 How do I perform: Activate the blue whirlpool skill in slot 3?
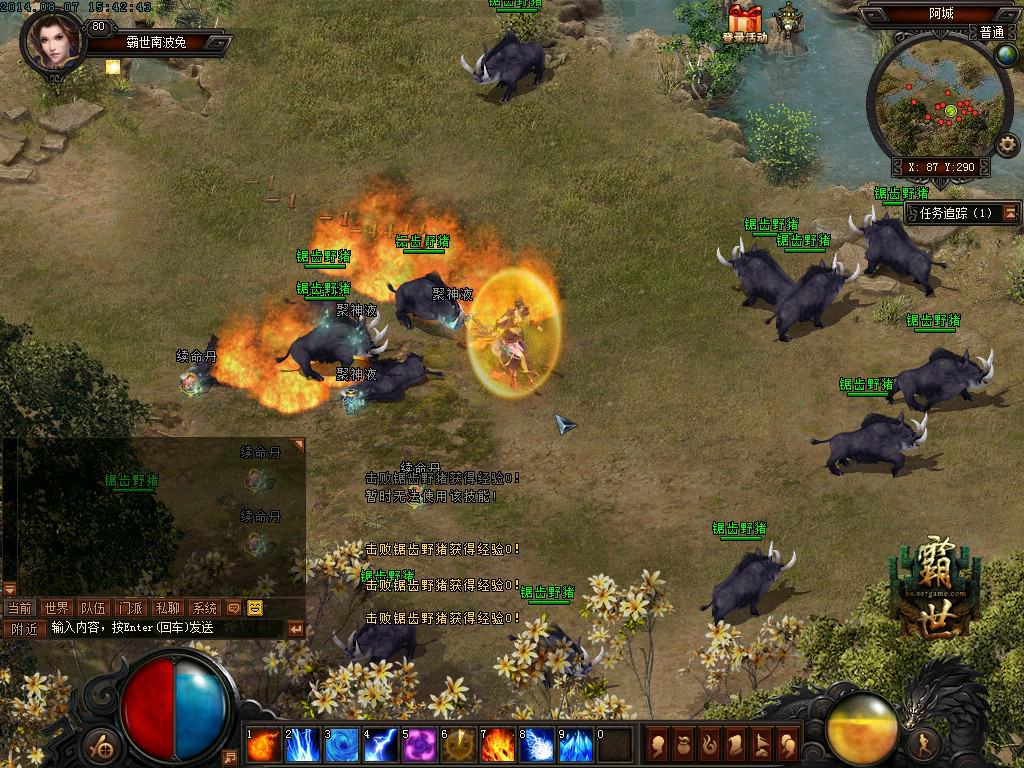click(342, 745)
